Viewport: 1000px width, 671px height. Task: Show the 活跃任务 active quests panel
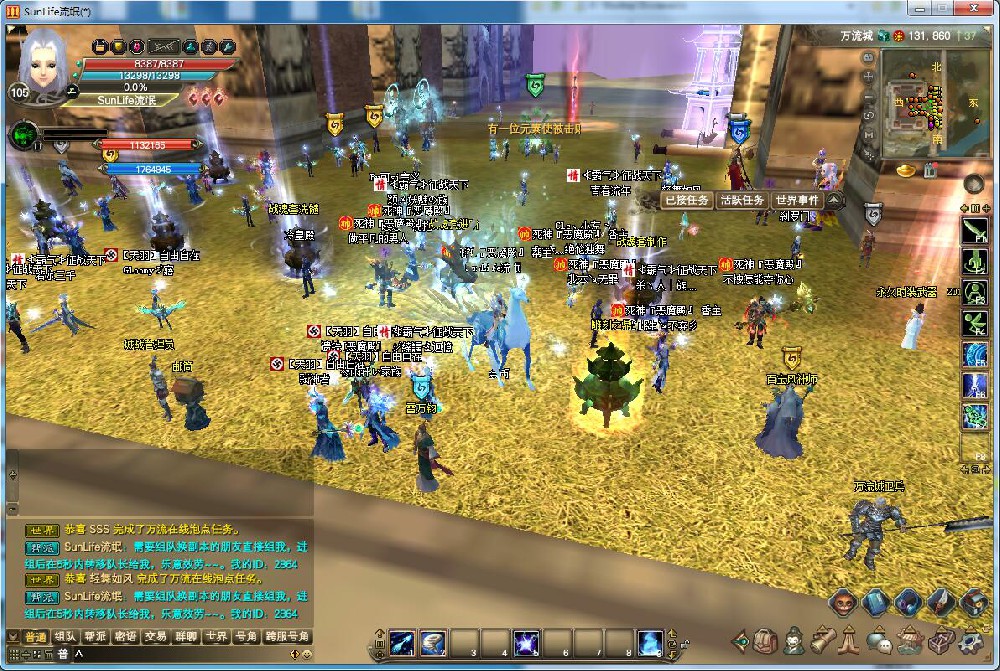click(x=741, y=200)
